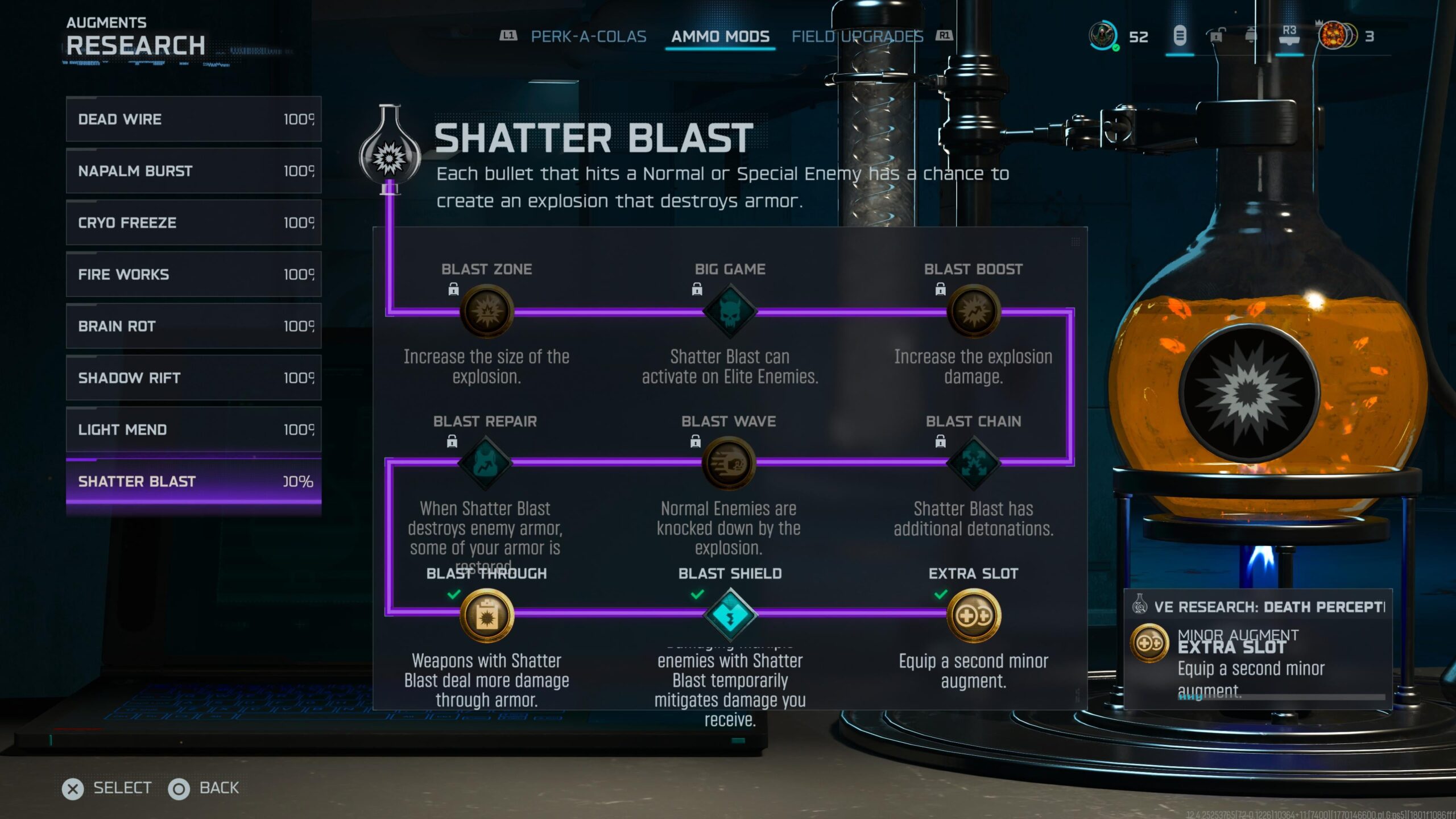Select the Big Game skull augment
This screenshot has width=1456, height=819.
tap(730, 312)
